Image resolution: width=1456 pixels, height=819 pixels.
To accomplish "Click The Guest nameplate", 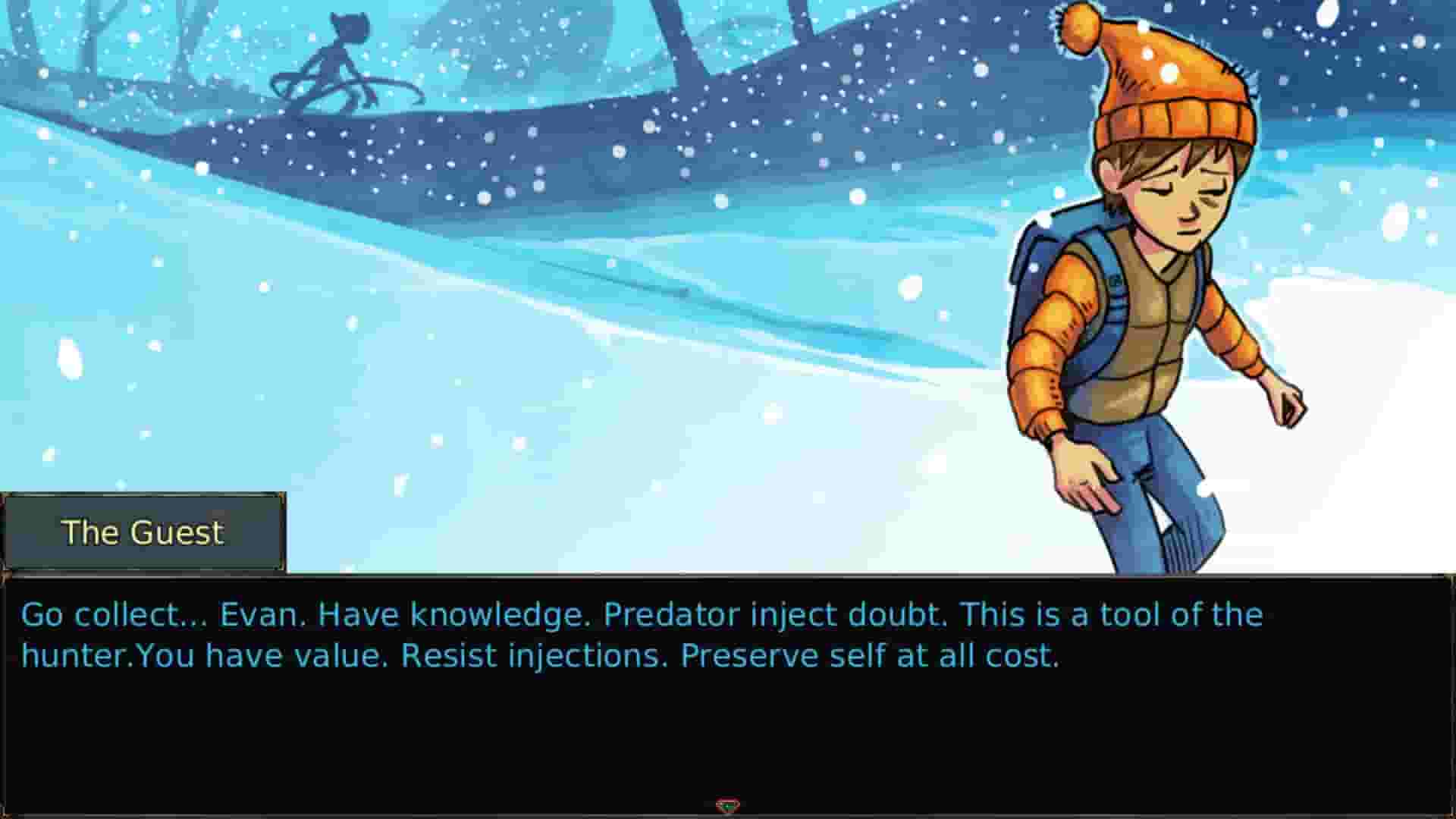I will click(x=143, y=532).
